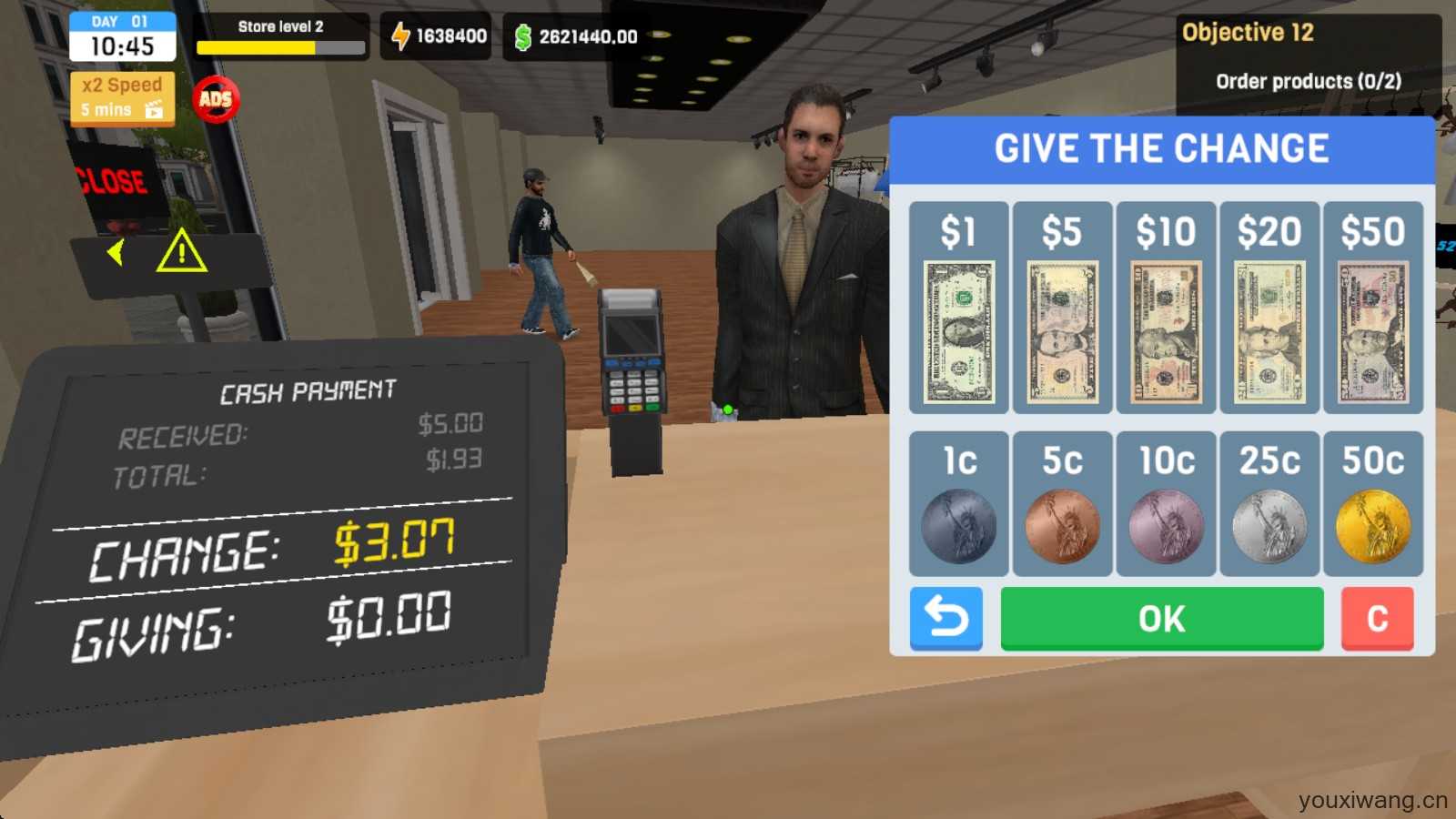Select the $5 bill
The width and height of the screenshot is (1456, 819).
1062,308
